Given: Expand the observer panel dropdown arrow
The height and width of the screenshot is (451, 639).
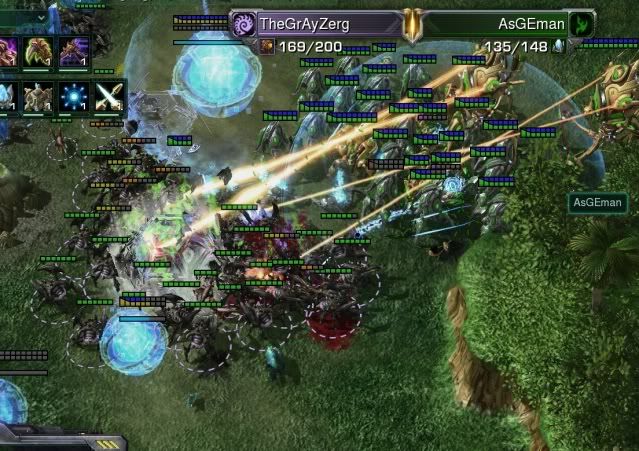Looking at the screenshot, I should [41, 17].
